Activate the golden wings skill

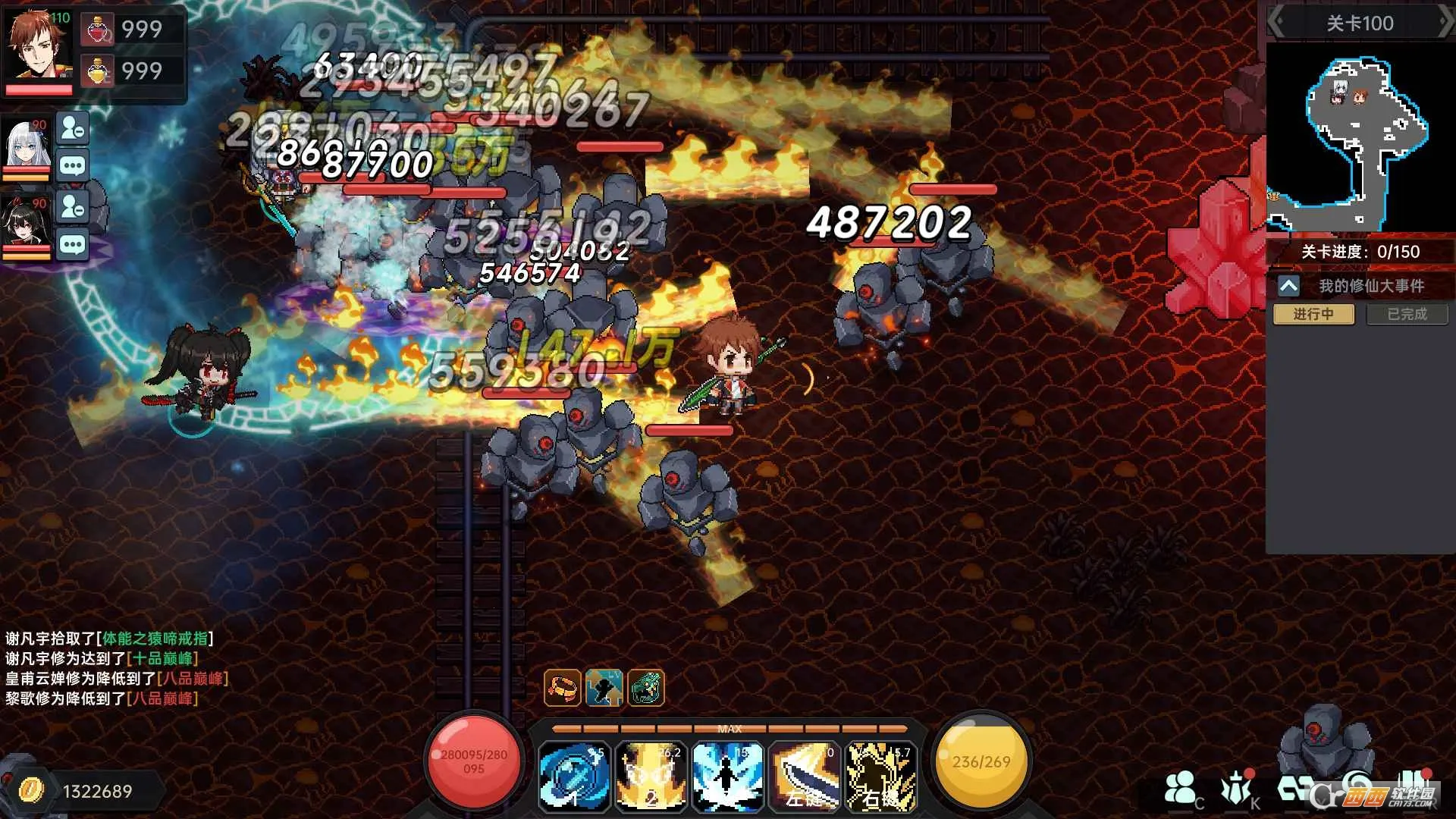point(651,777)
